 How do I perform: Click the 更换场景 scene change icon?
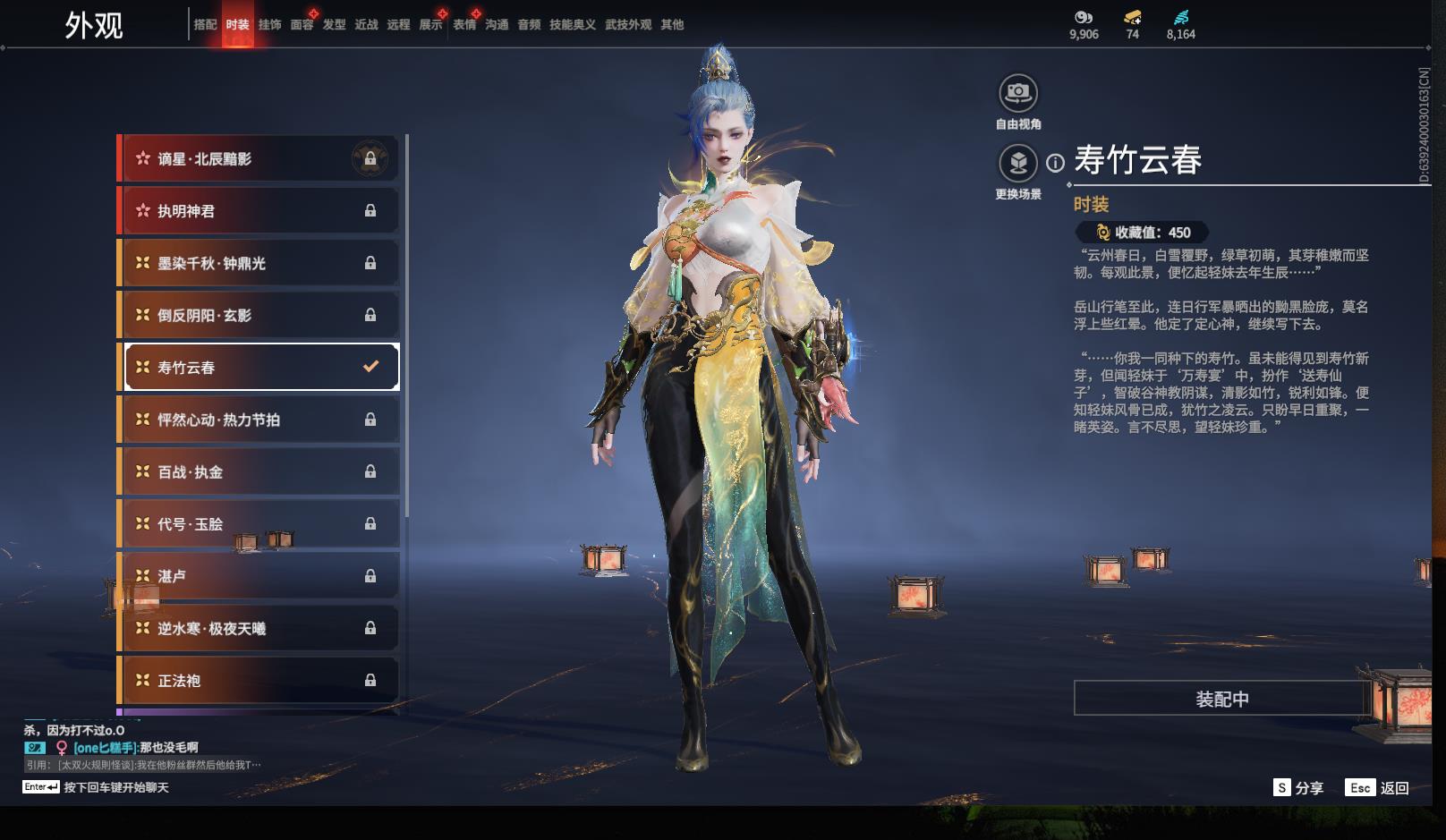point(1017,164)
